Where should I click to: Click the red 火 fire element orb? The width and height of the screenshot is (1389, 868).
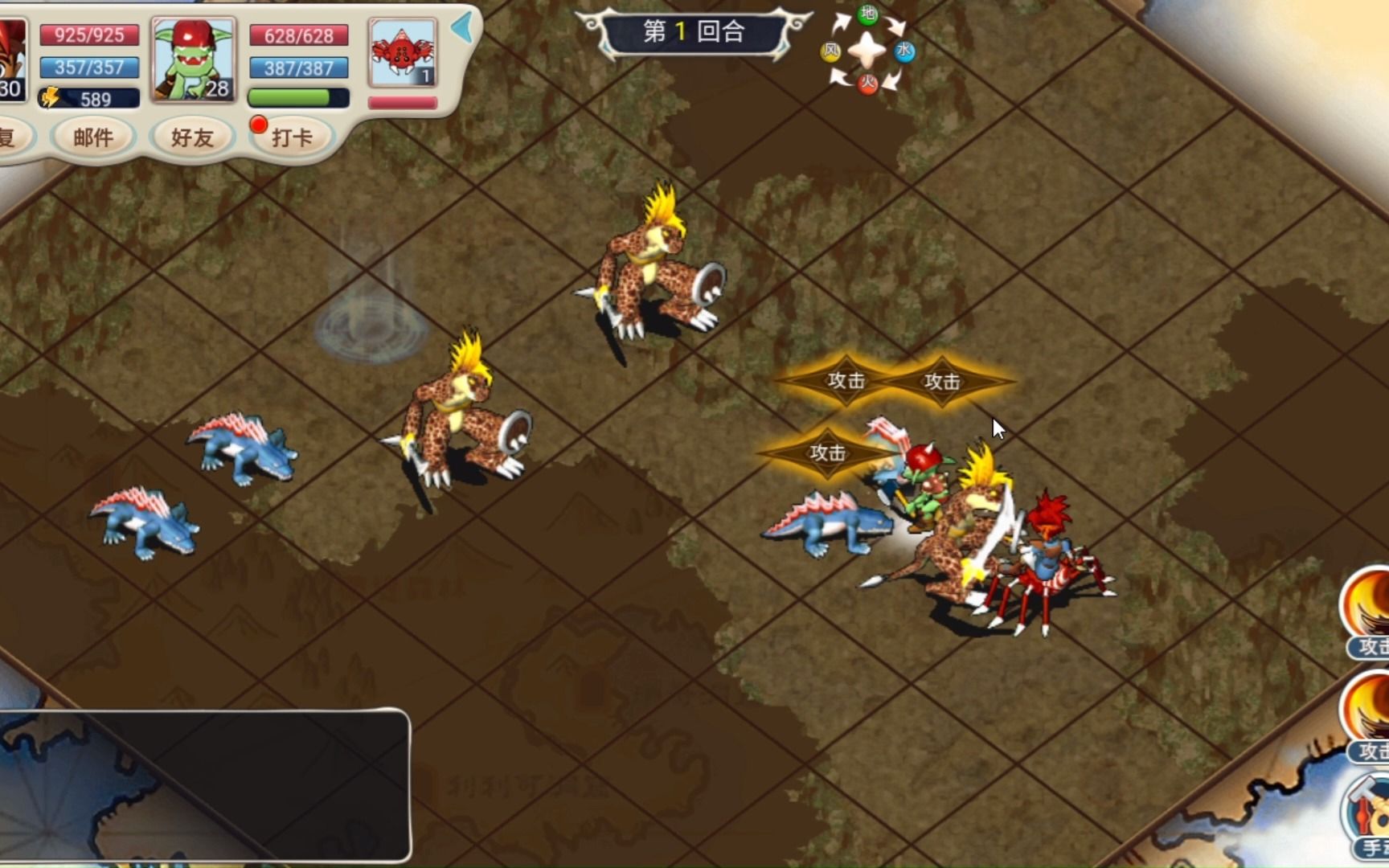(867, 82)
